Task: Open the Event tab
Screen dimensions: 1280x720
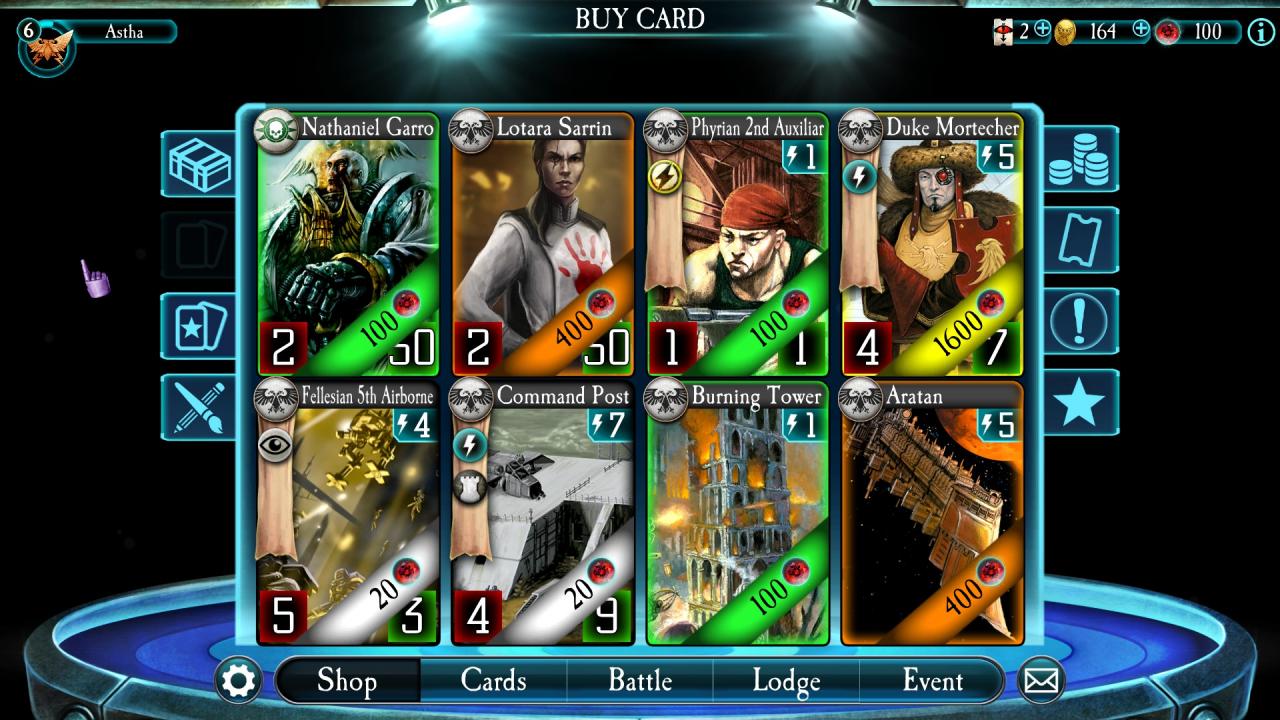Action: (x=932, y=681)
